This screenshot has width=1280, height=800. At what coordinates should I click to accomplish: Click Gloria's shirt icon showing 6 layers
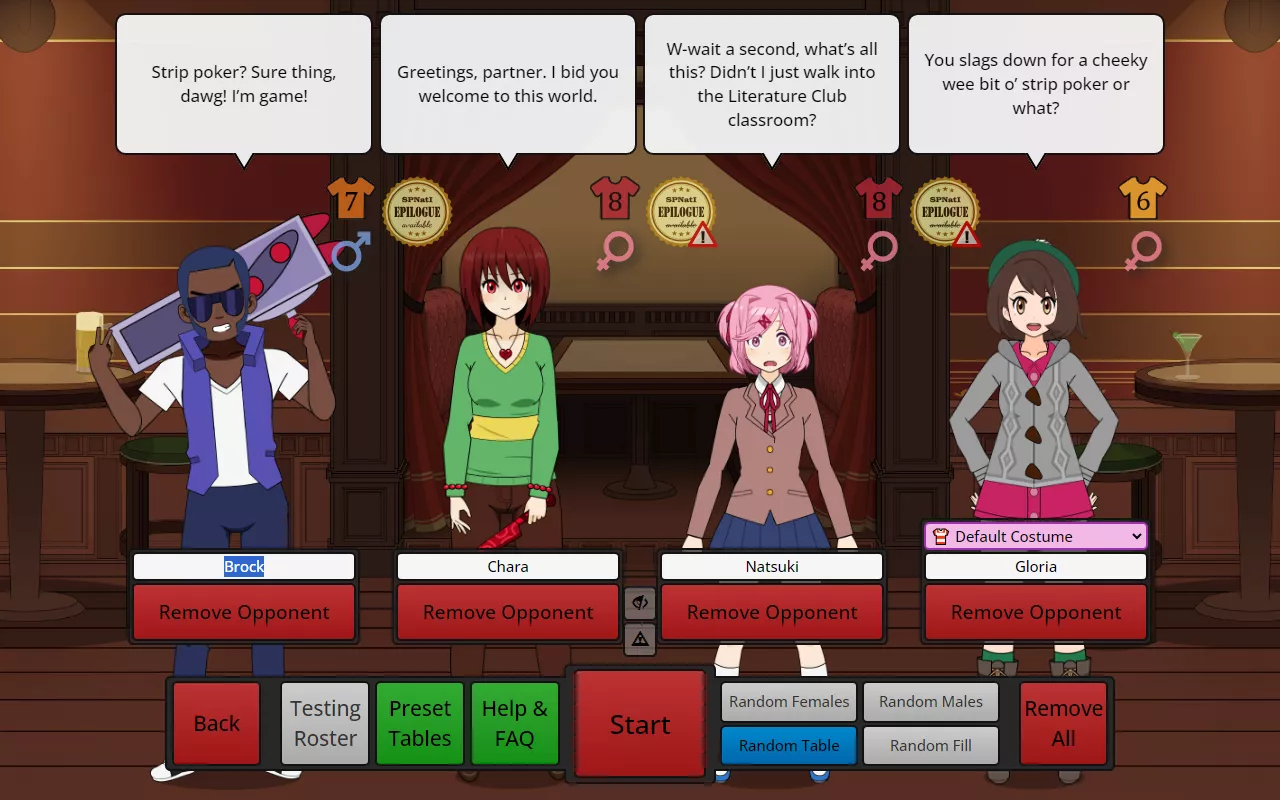click(x=1144, y=200)
